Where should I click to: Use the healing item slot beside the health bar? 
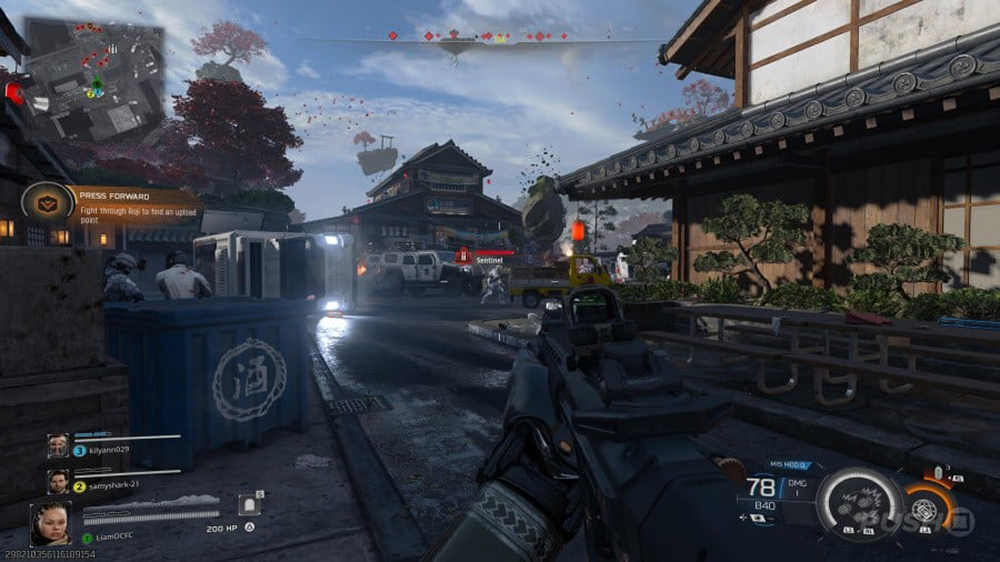click(x=249, y=505)
